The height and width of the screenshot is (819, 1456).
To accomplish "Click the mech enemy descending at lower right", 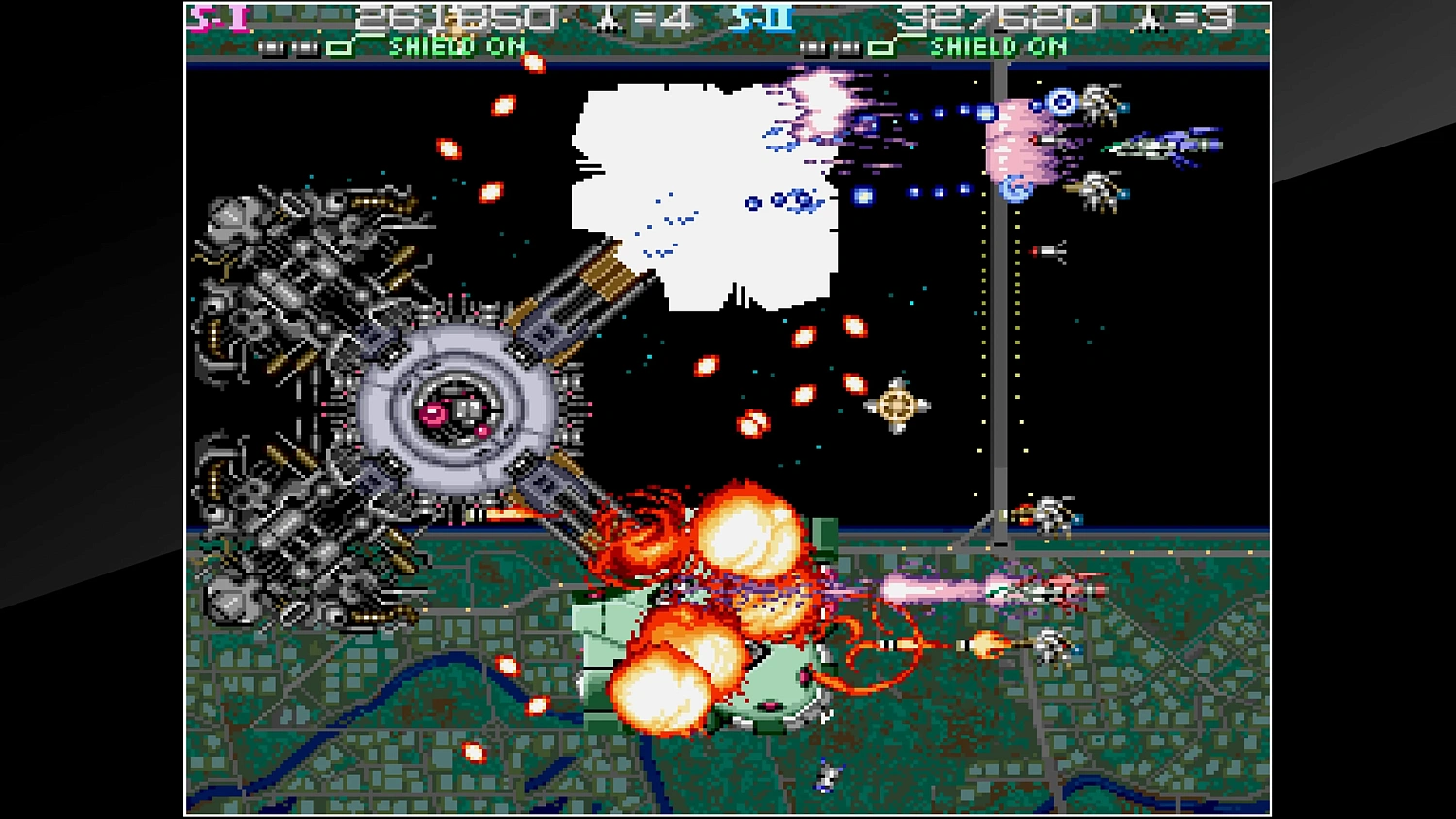I will pyautogui.click(x=1053, y=645).
